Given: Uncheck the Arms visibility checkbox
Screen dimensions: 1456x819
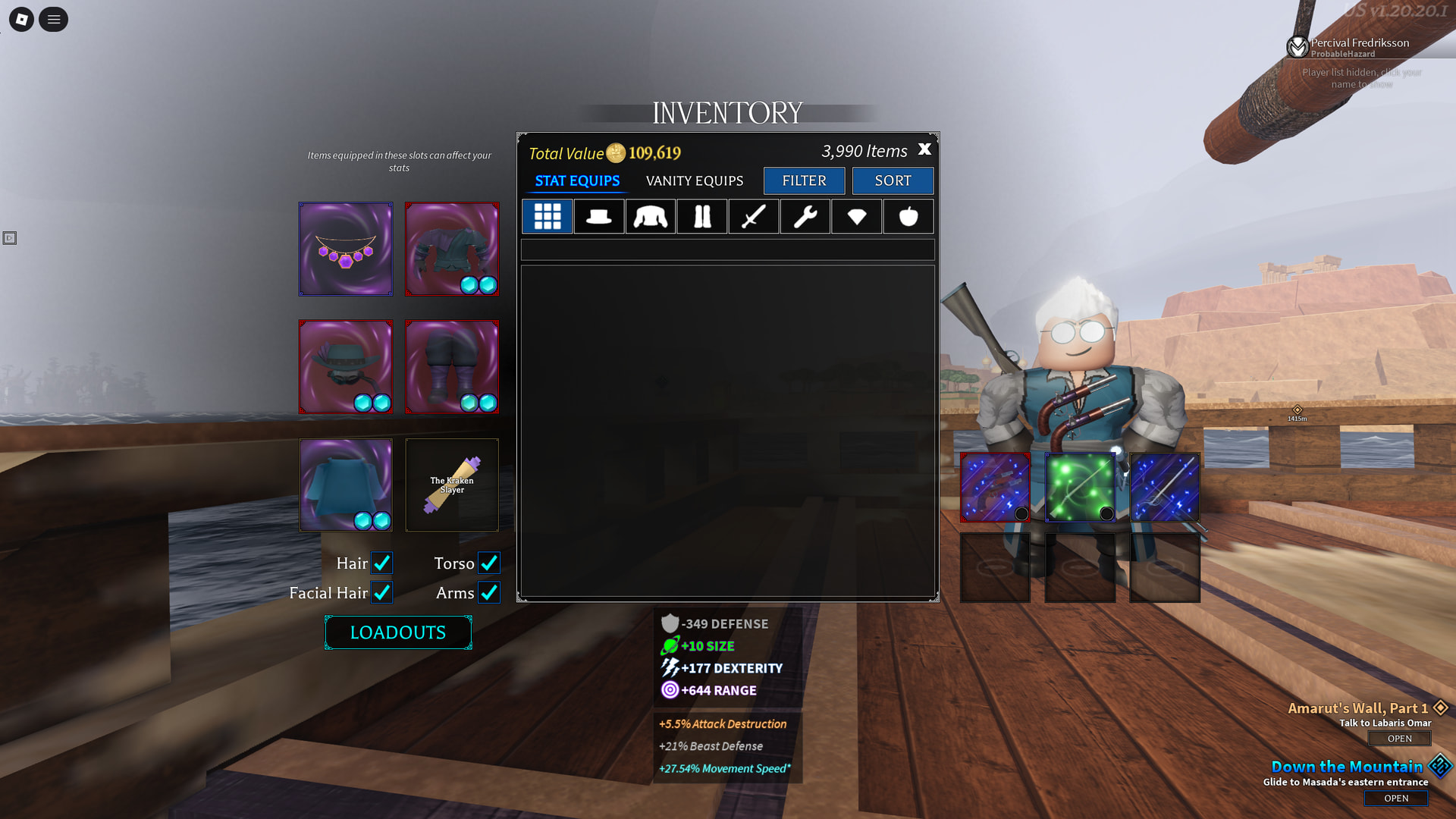Looking at the screenshot, I should [489, 593].
